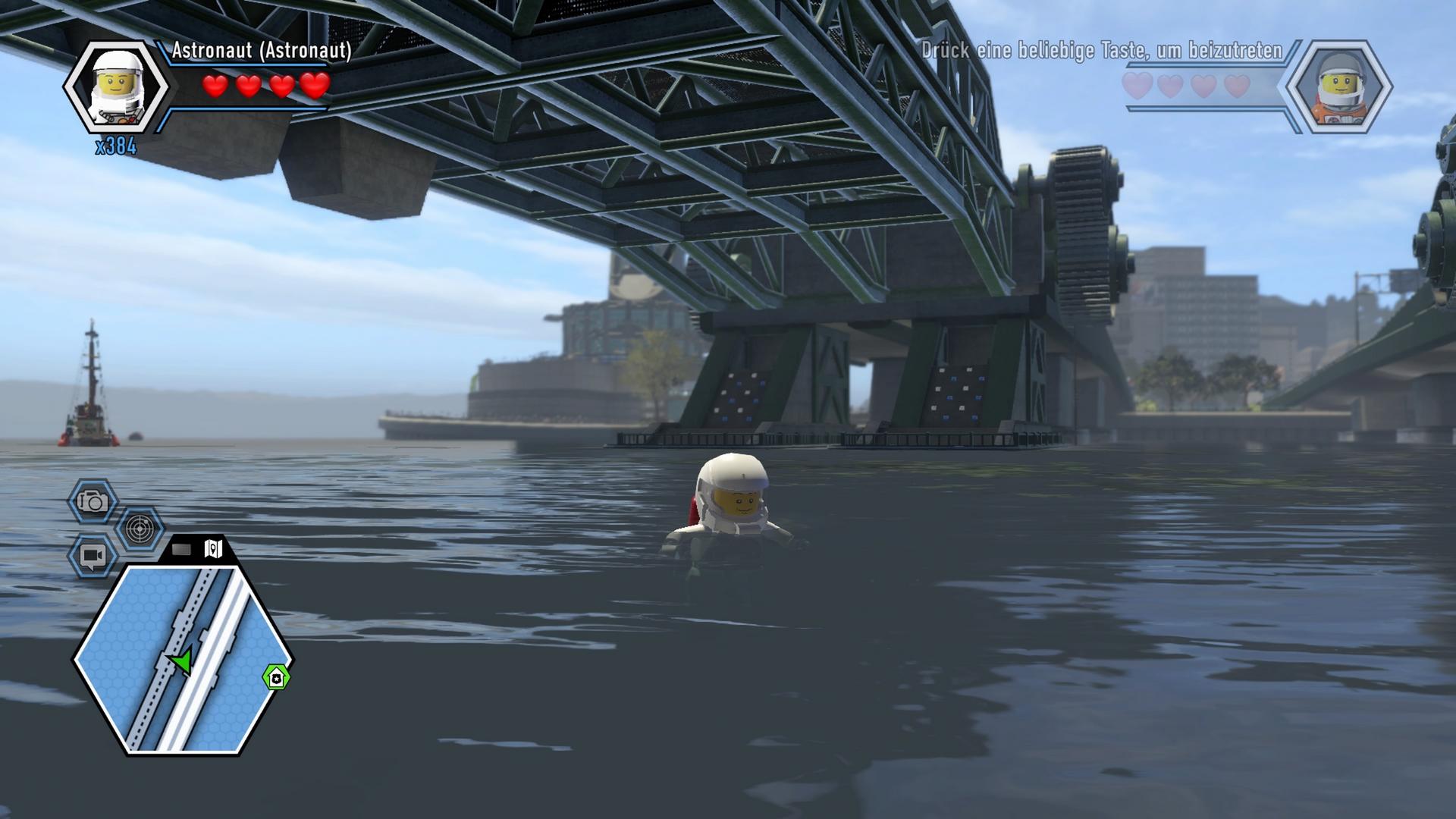This screenshot has width=1456, height=819.
Task: Switch to the map pin tab
Action: (214, 549)
